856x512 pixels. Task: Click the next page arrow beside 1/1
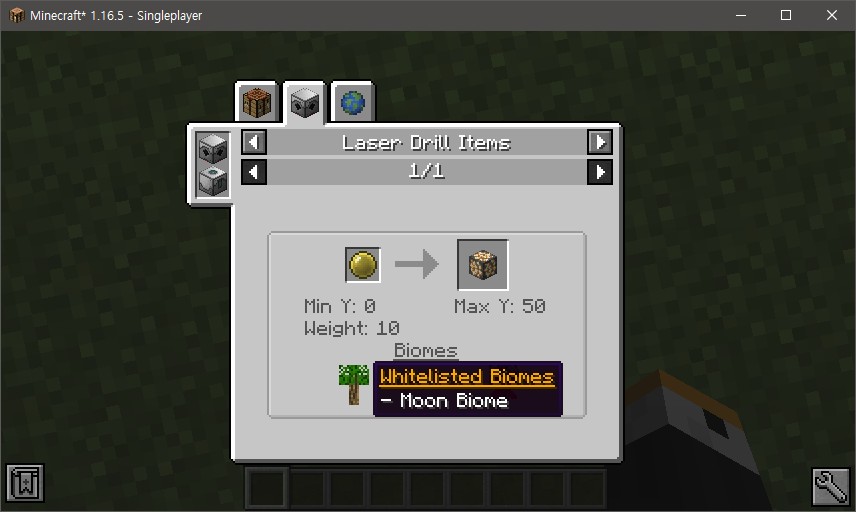[599, 172]
